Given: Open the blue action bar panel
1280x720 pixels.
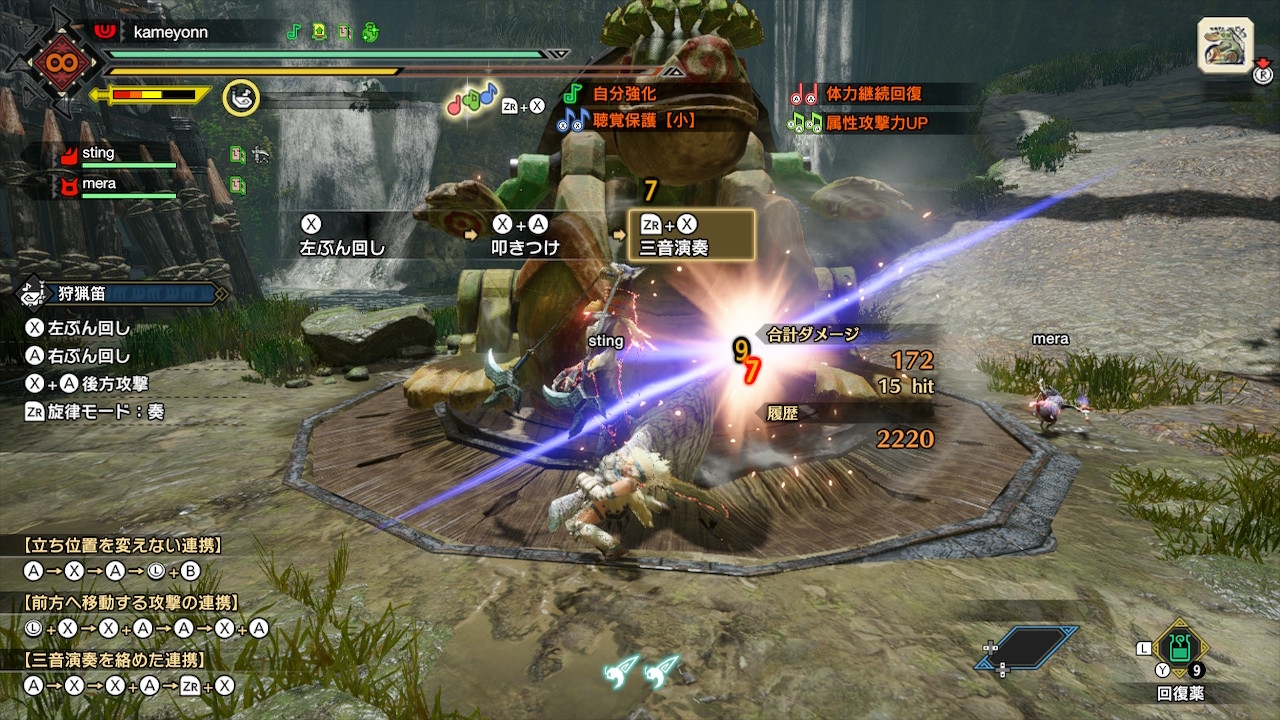Looking at the screenshot, I should (x=1028, y=647).
